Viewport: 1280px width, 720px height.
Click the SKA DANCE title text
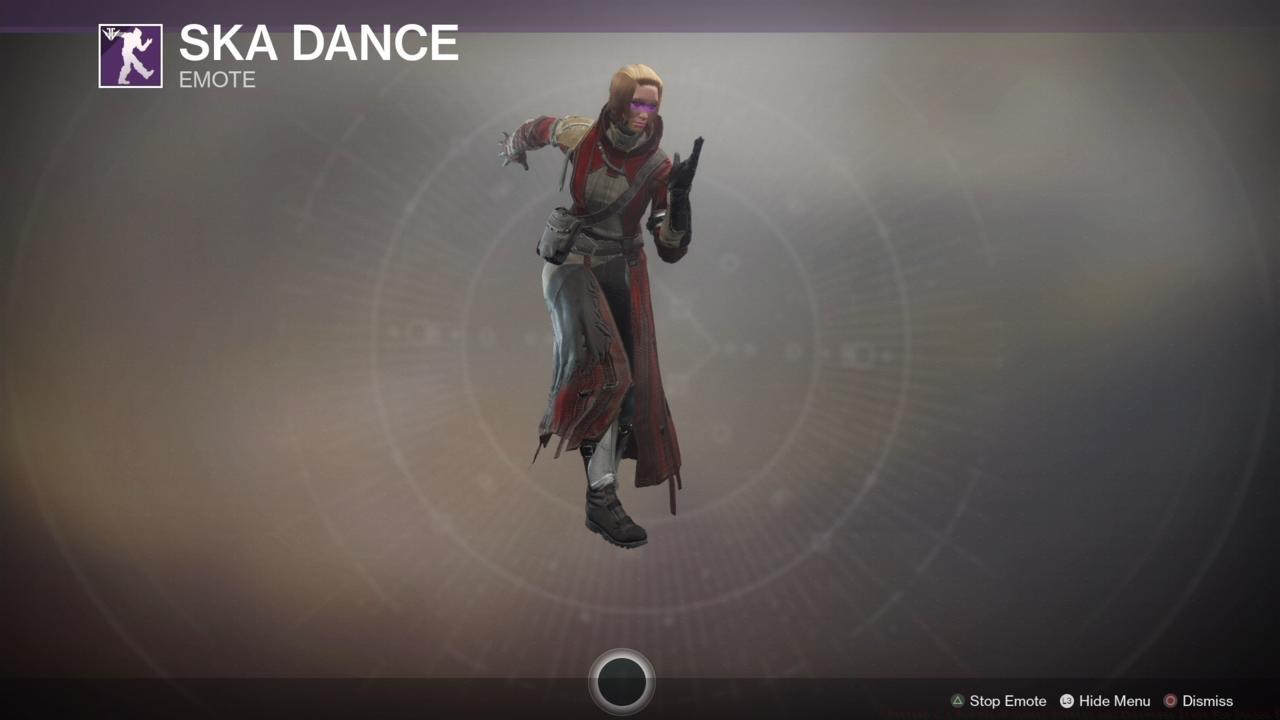318,43
